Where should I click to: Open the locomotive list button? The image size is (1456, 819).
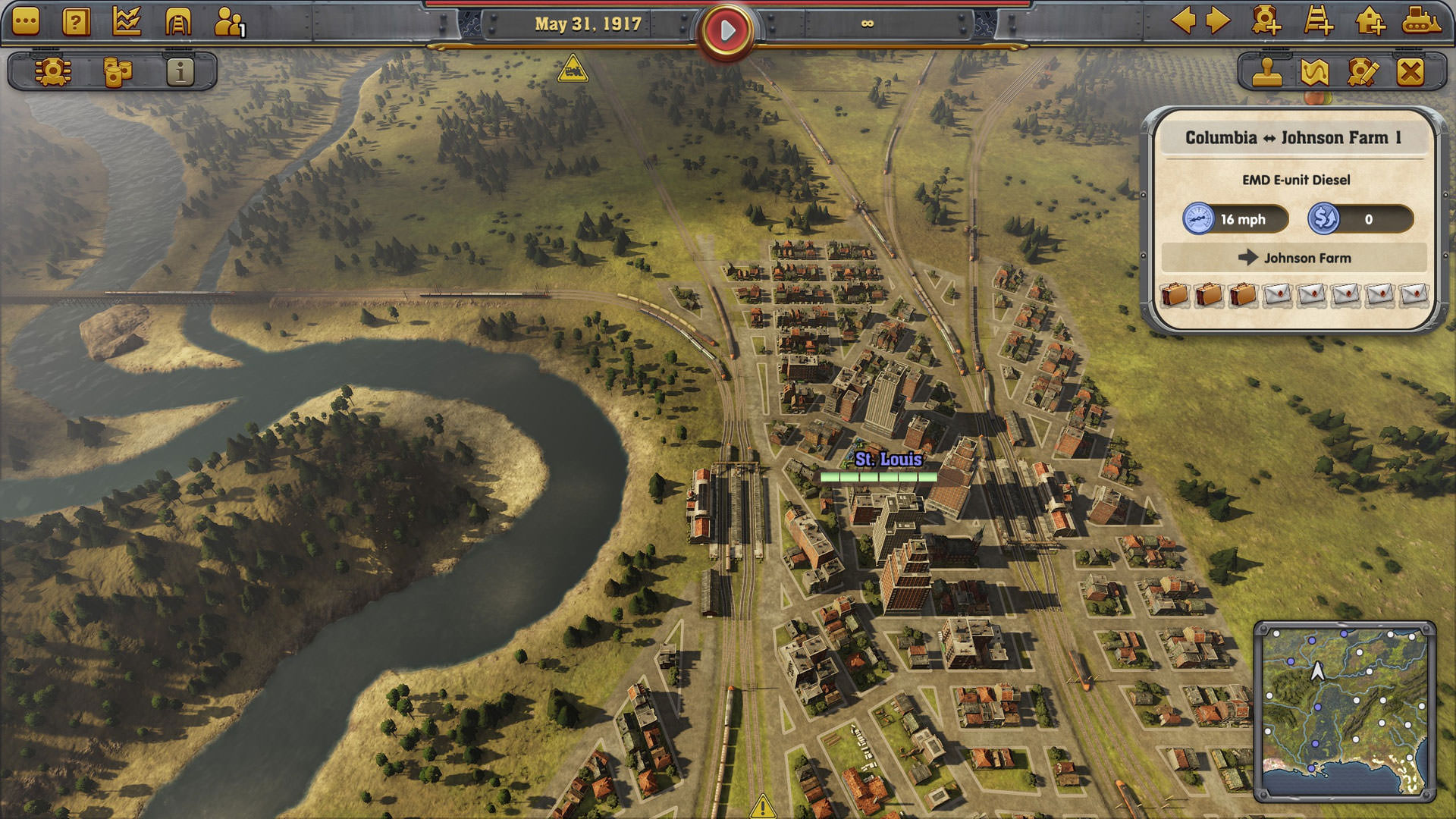click(53, 72)
